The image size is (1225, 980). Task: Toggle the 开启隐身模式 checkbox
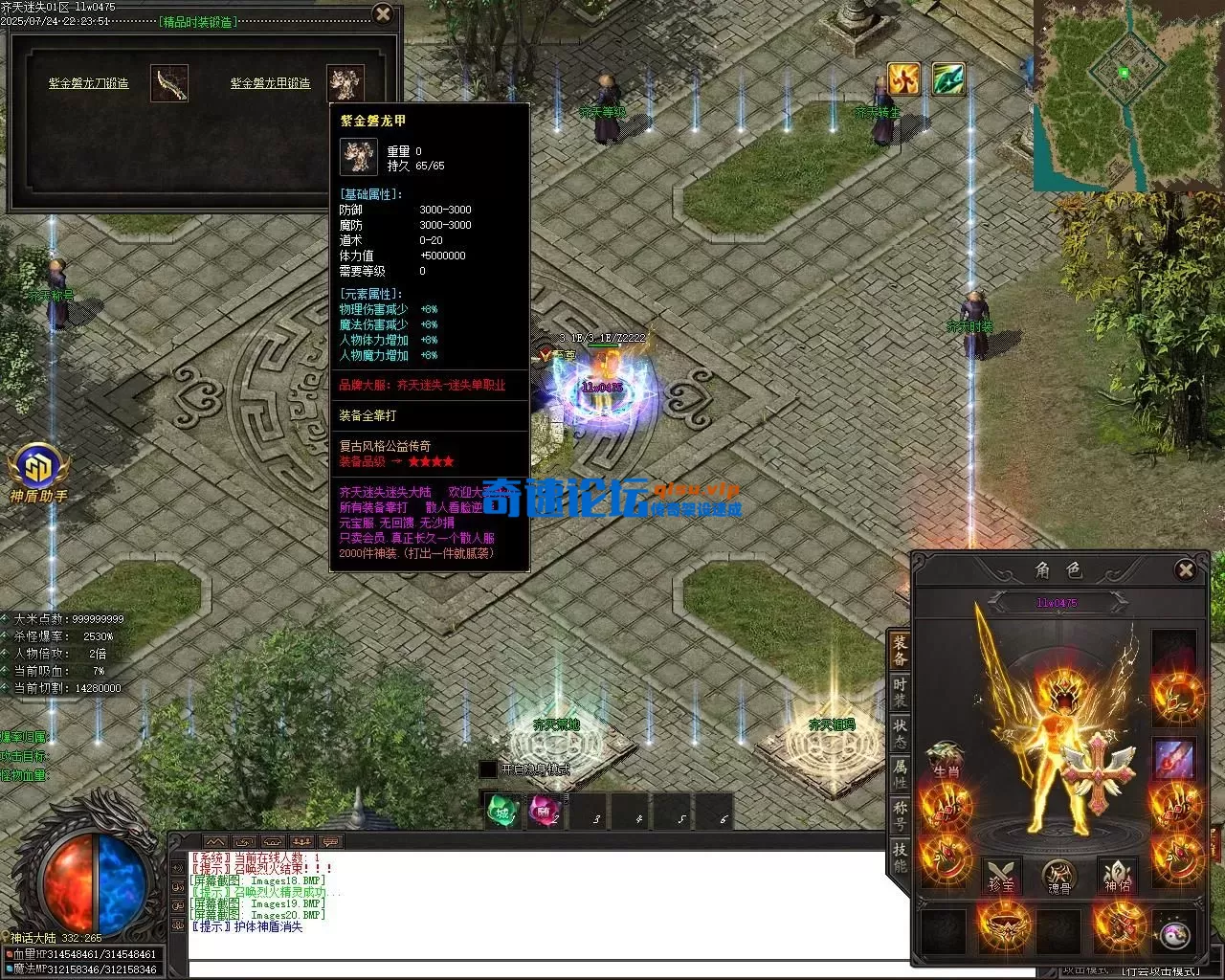click(488, 769)
